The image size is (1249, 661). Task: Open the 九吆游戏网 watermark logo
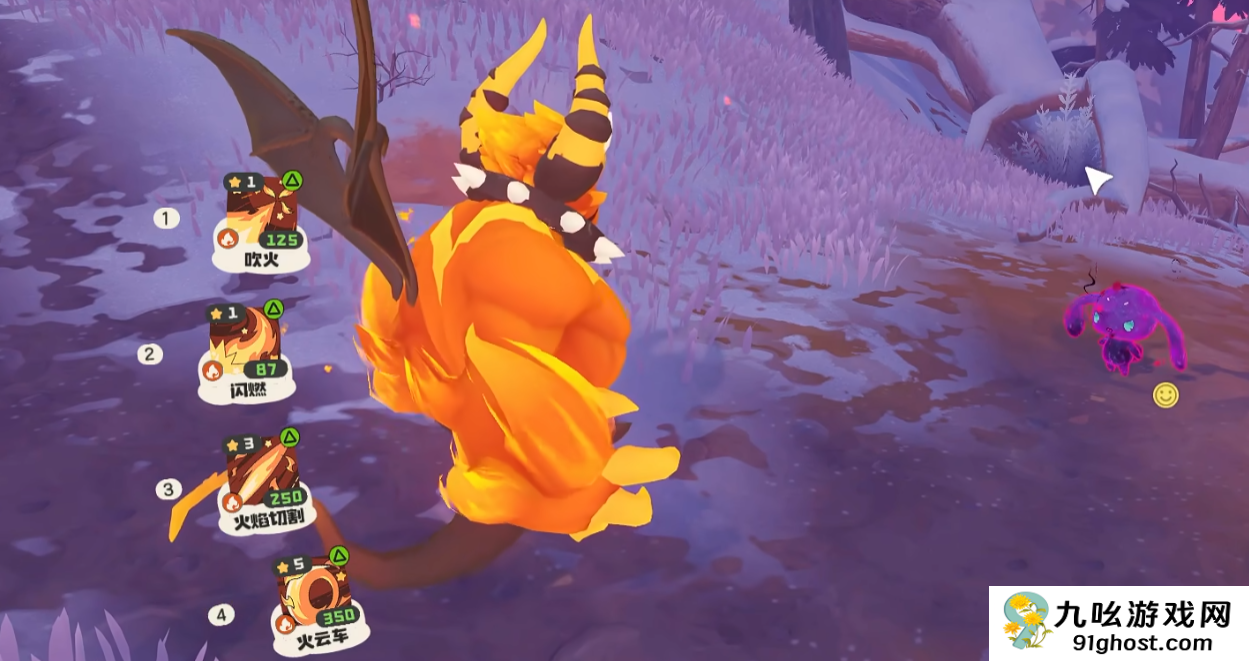point(1118,623)
